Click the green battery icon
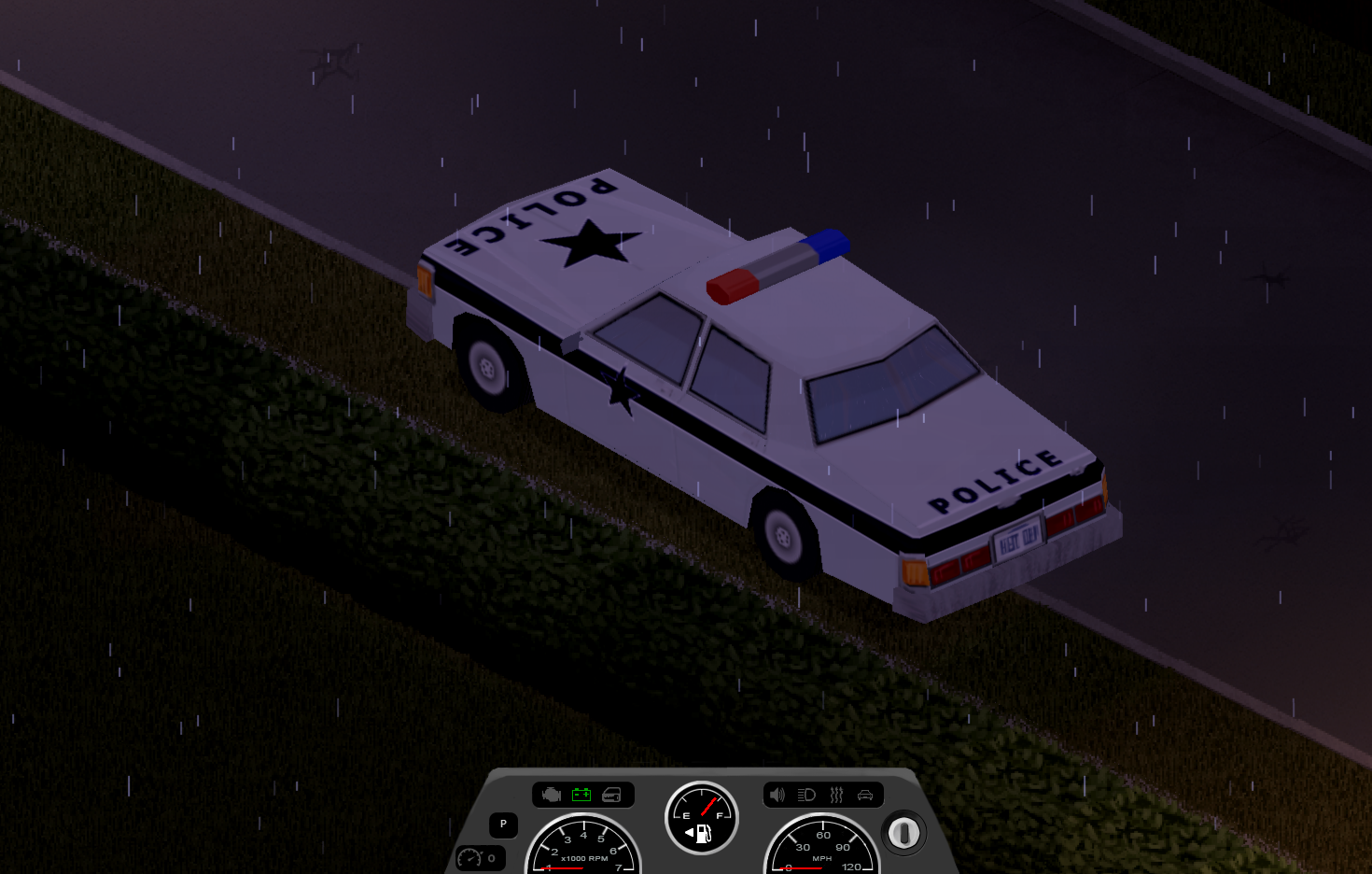This screenshot has height=874, width=1372. point(581,795)
